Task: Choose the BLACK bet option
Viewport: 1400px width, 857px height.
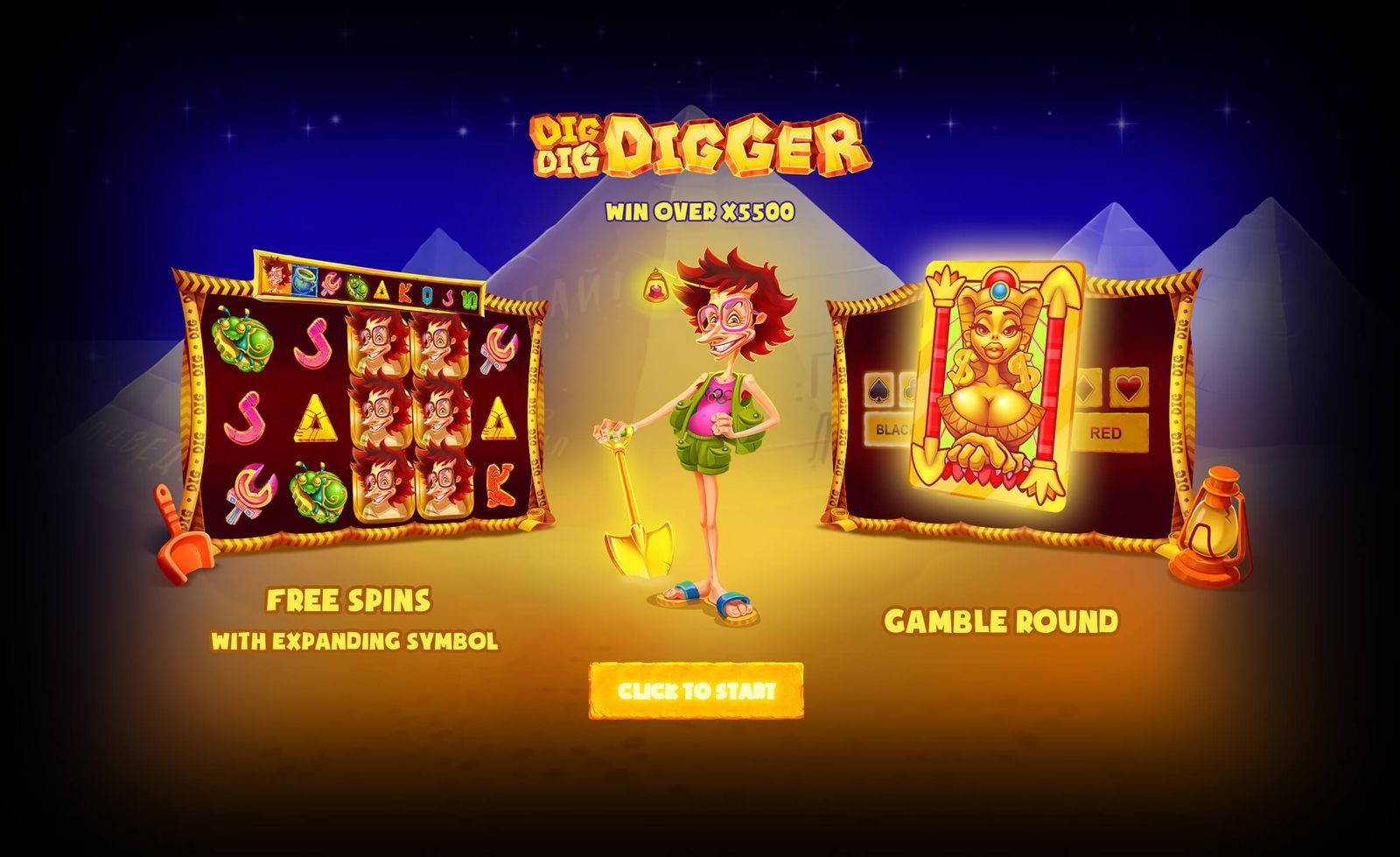Action: click(x=891, y=429)
